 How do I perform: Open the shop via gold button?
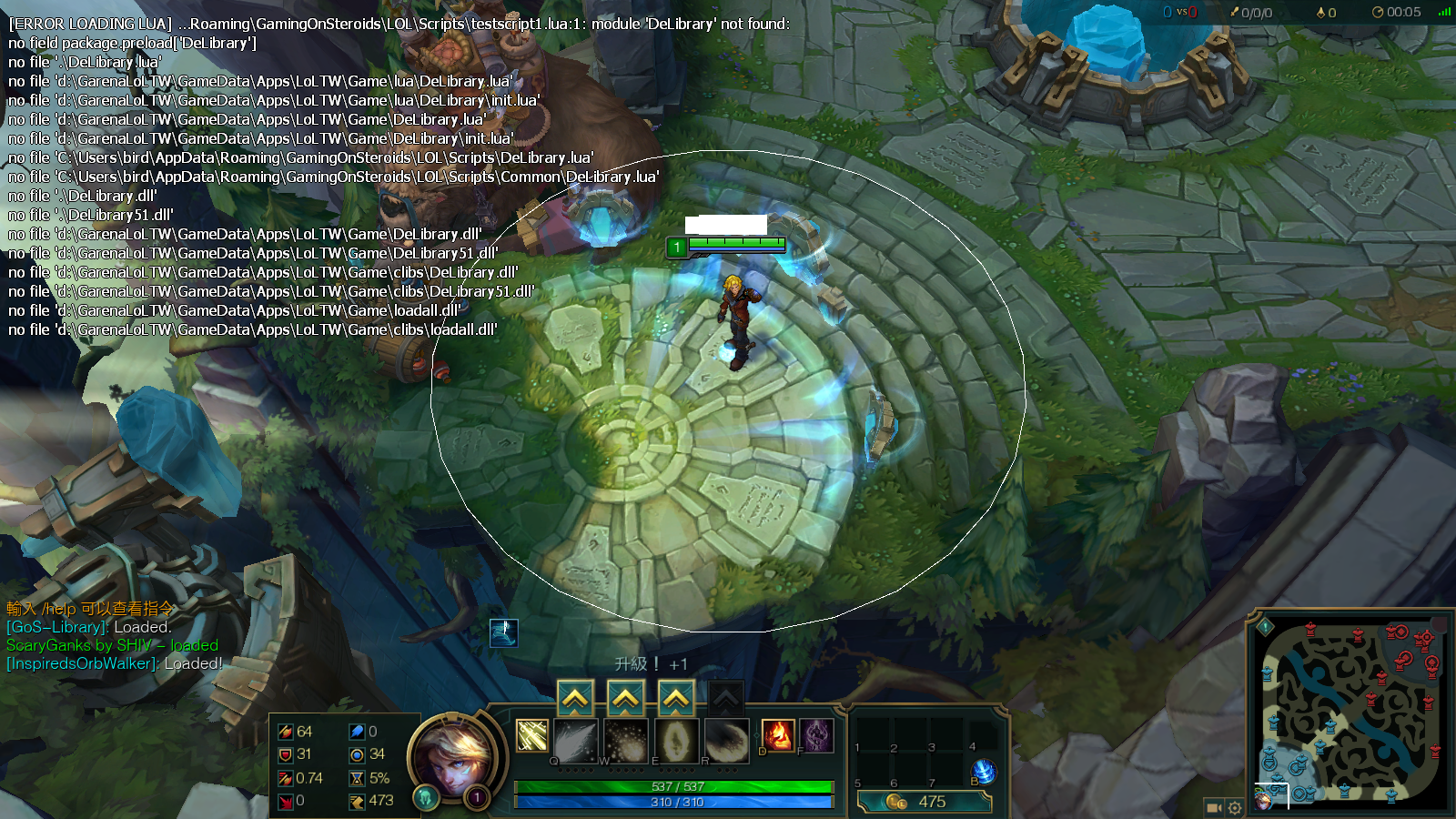[923, 802]
